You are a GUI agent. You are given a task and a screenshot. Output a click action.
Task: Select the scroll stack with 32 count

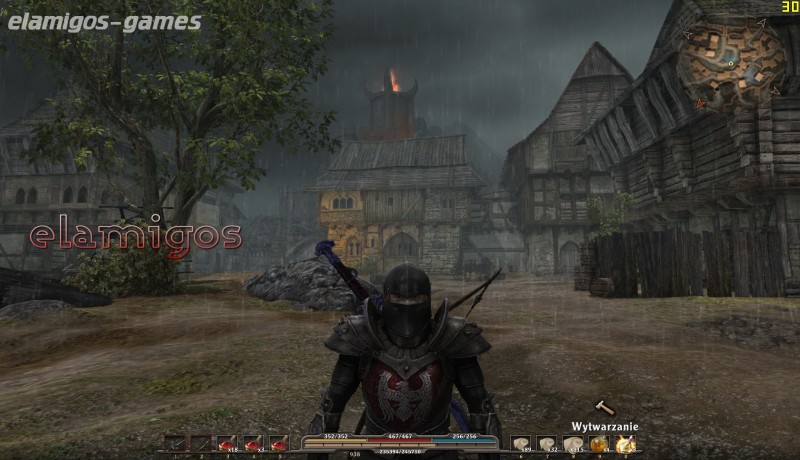(547, 444)
